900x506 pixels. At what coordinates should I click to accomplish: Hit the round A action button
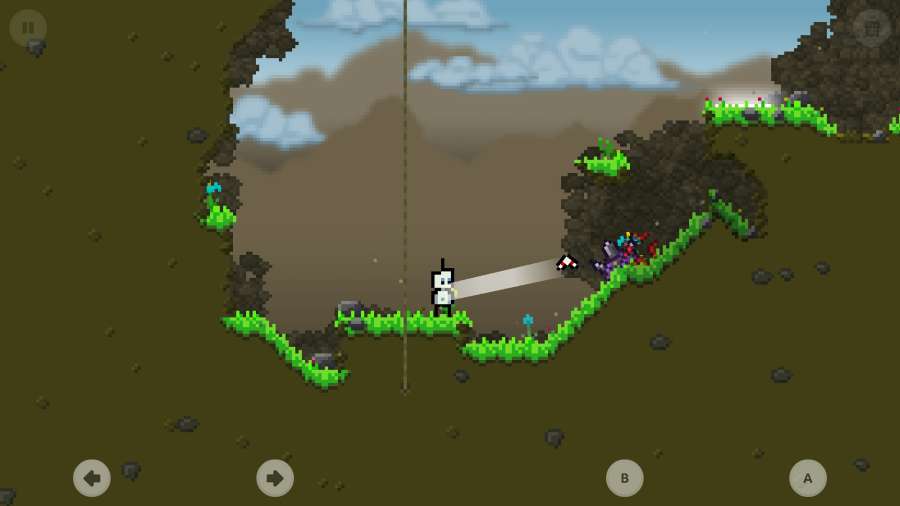808,478
